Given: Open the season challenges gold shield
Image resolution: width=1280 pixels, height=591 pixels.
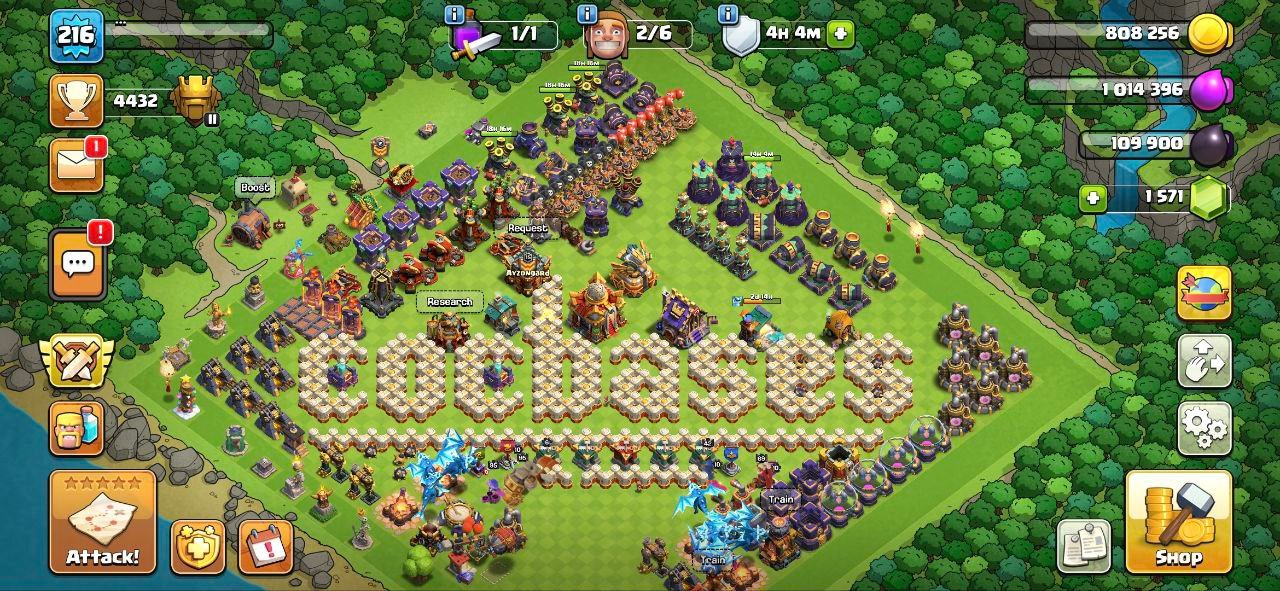Looking at the screenshot, I should coord(197,546).
